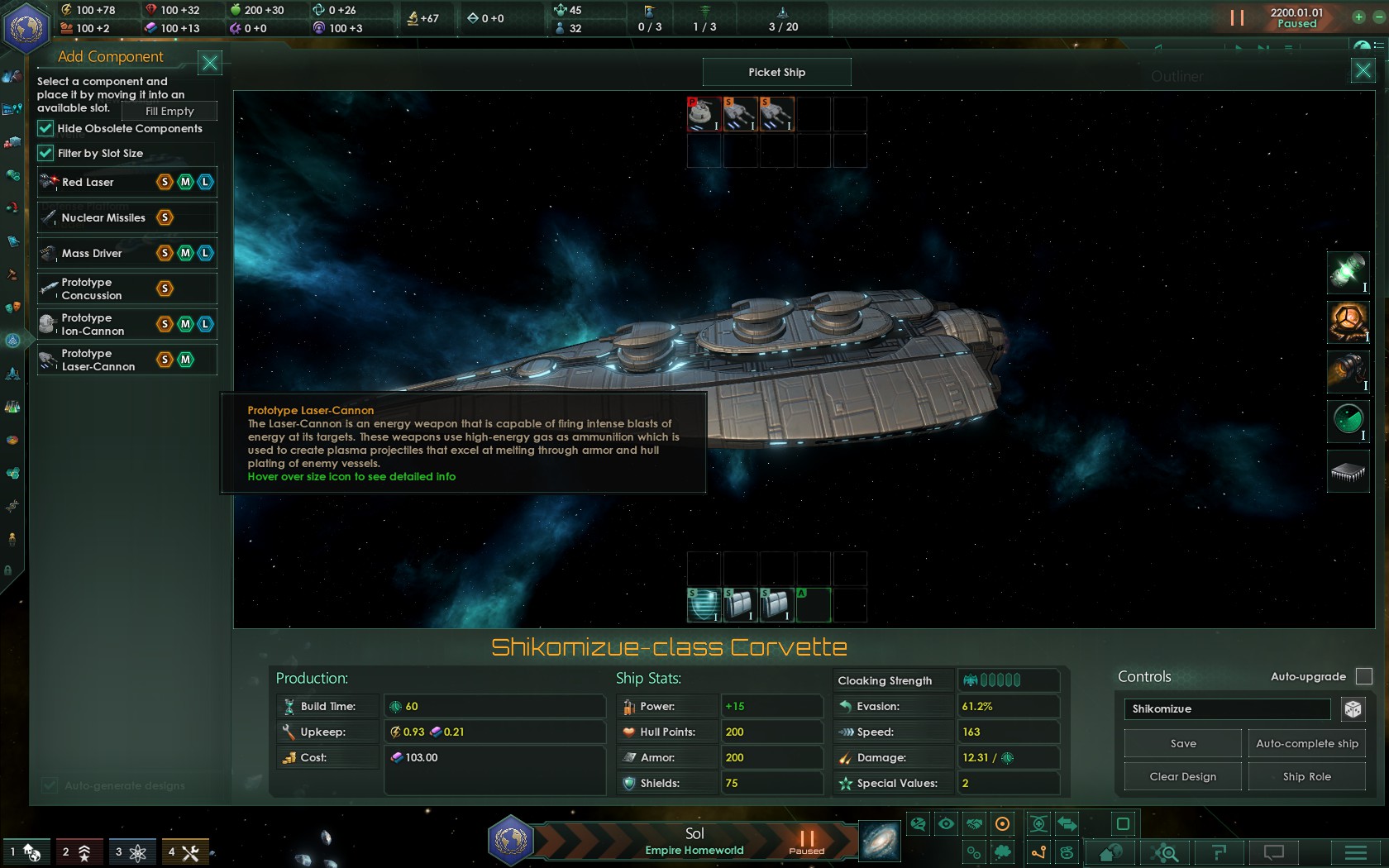Click Auto-complete ship button
Image resolution: width=1389 pixels, height=868 pixels.
1306,743
